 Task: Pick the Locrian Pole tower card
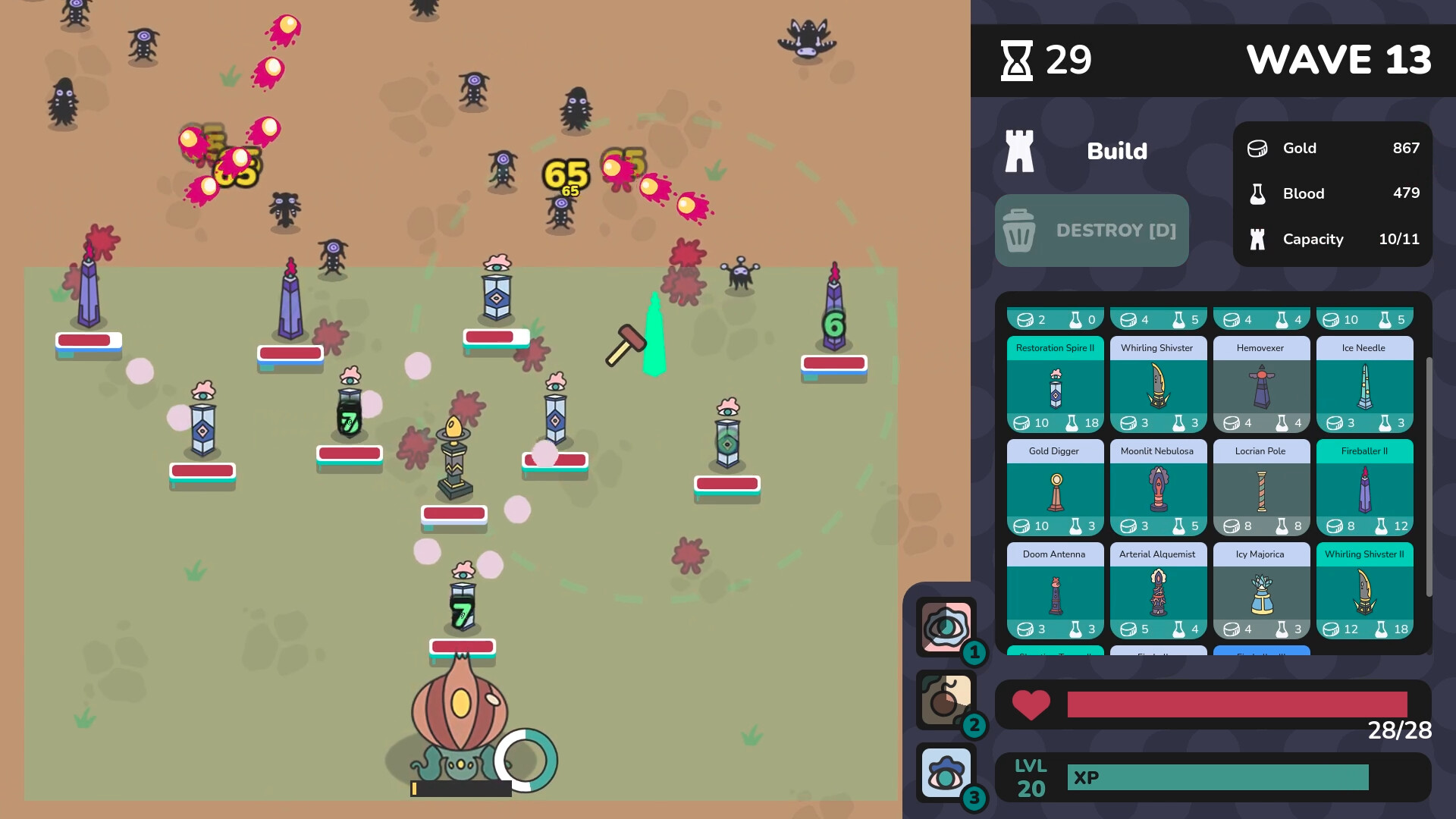point(1261,486)
